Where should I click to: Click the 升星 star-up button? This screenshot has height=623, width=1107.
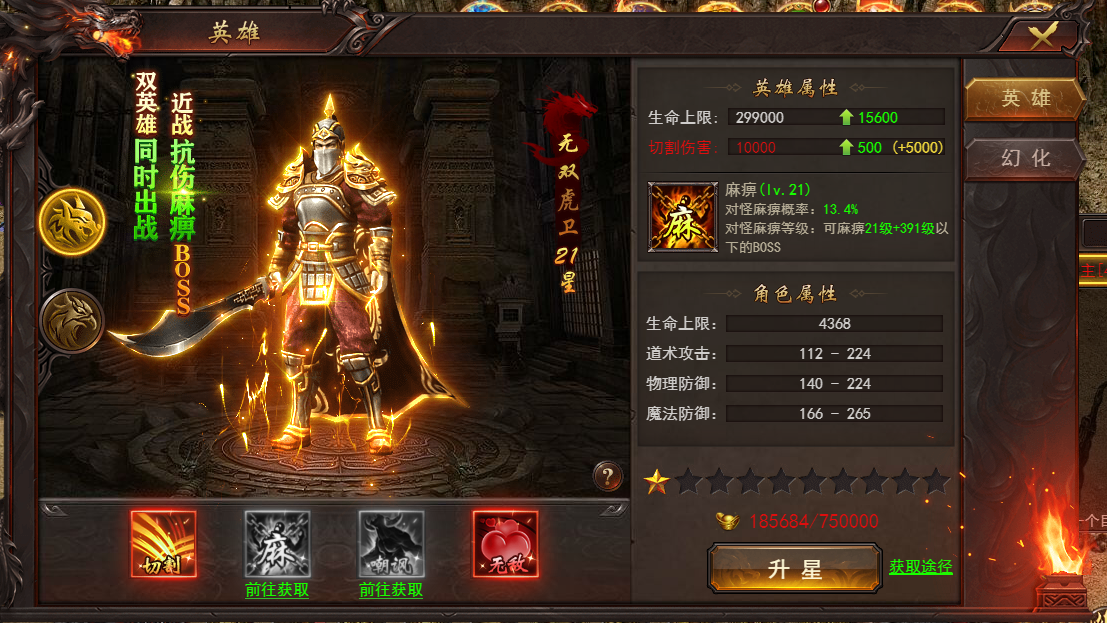tap(794, 569)
